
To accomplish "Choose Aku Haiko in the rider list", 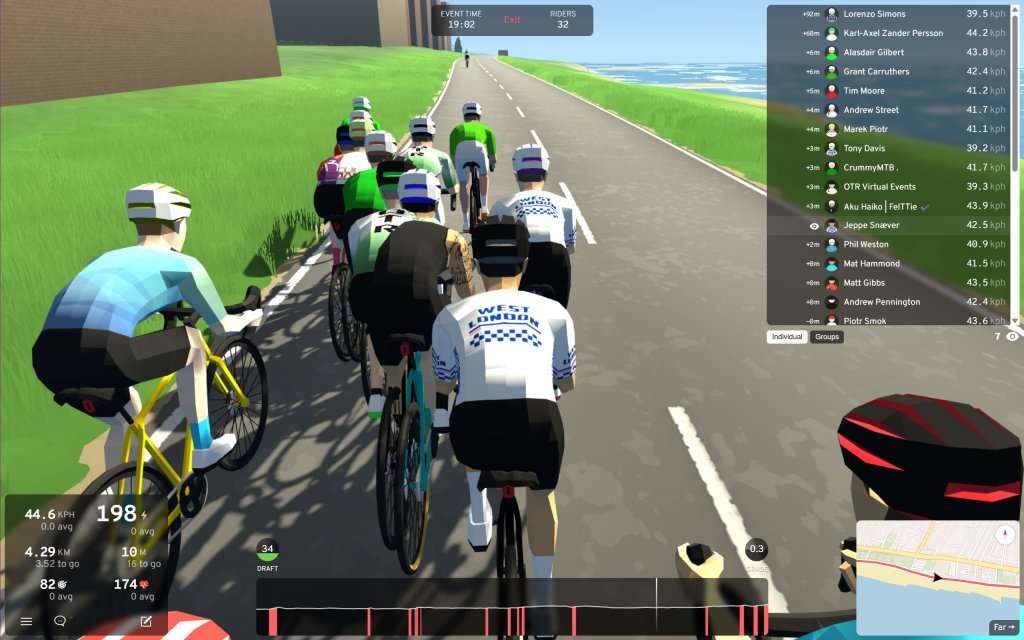I will [x=890, y=206].
